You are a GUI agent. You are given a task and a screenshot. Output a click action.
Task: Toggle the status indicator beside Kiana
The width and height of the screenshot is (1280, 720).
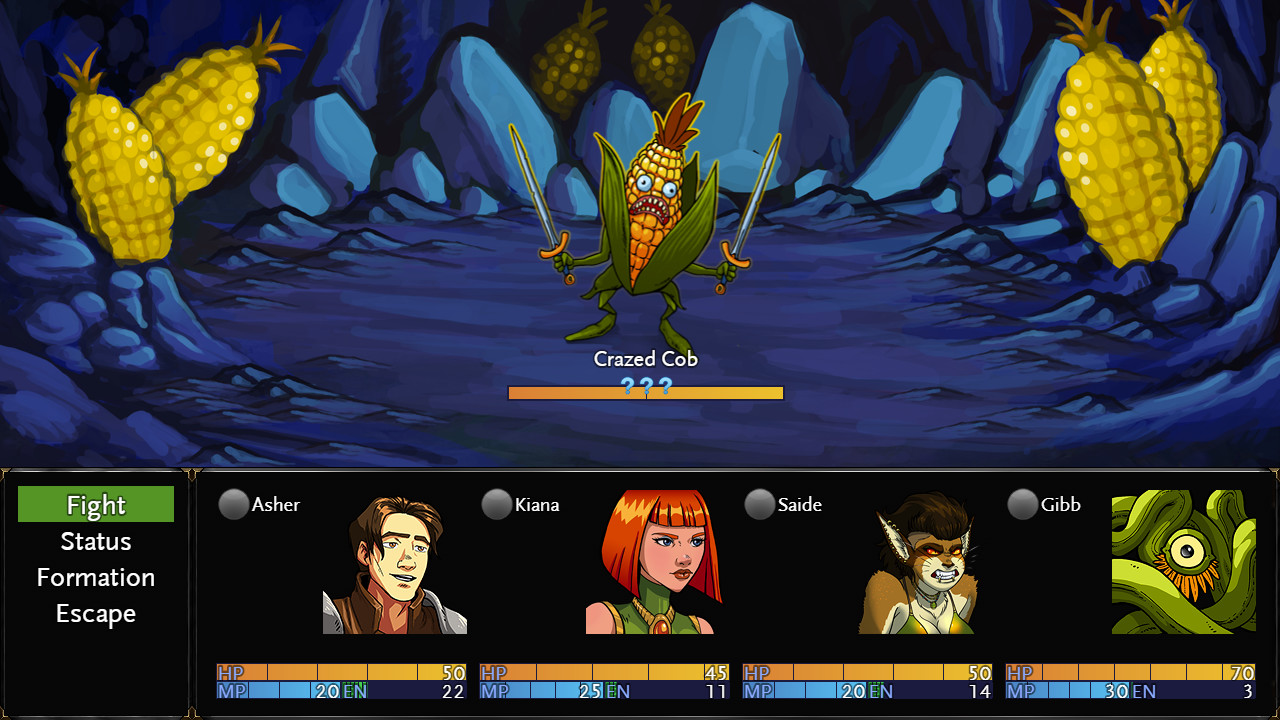pos(497,505)
